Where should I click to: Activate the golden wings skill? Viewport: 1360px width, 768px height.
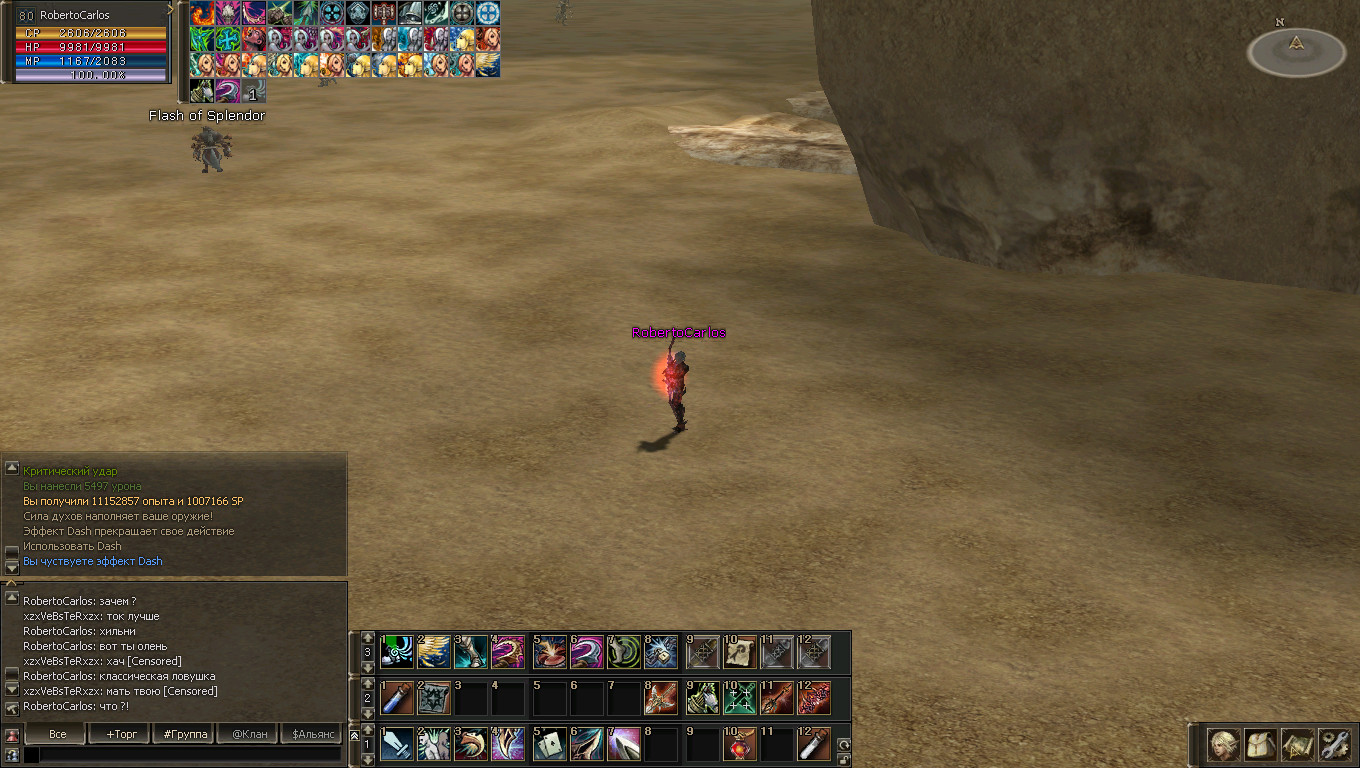(436, 652)
